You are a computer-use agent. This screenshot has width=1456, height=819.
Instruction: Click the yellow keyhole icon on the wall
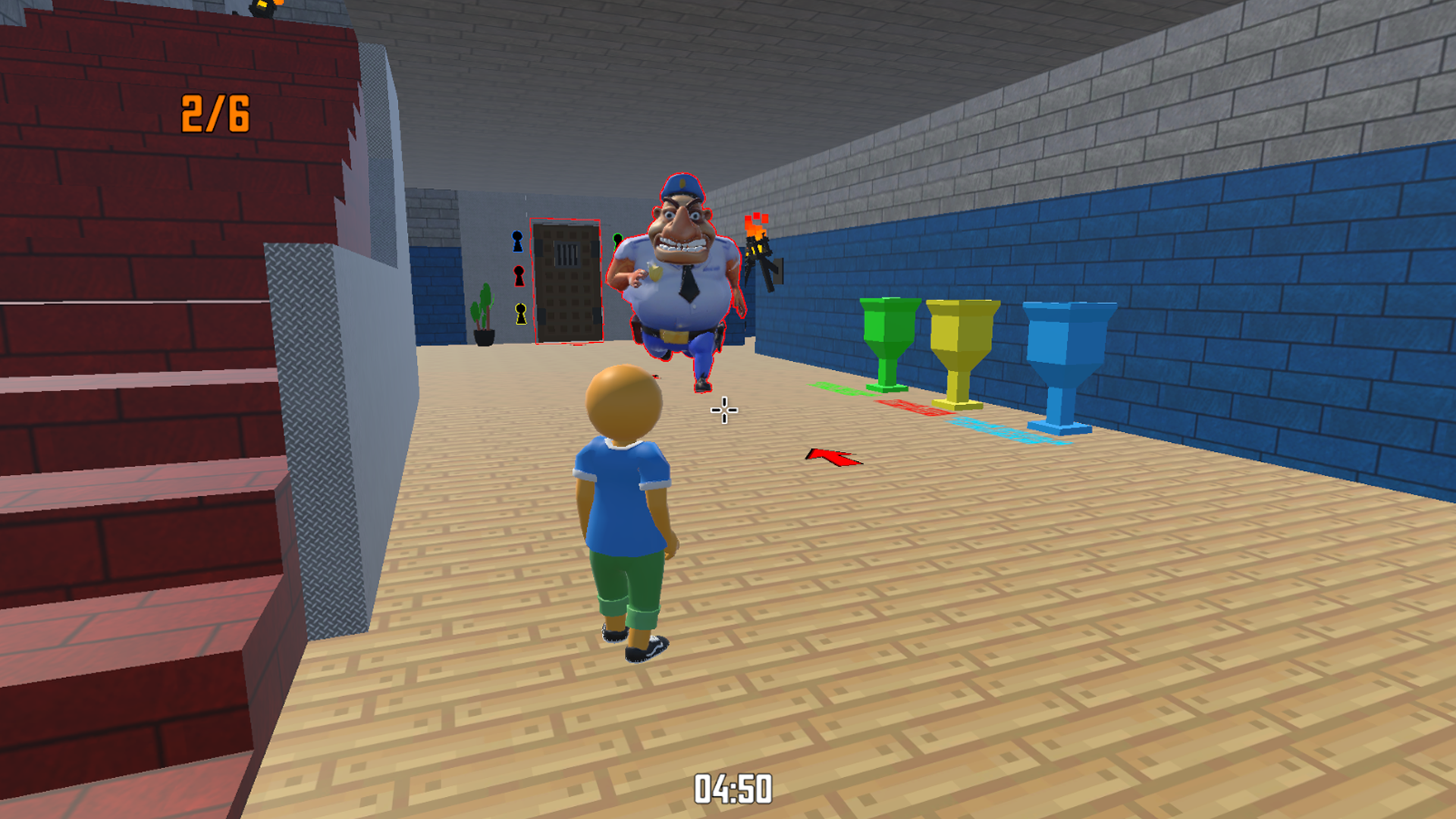tap(519, 313)
